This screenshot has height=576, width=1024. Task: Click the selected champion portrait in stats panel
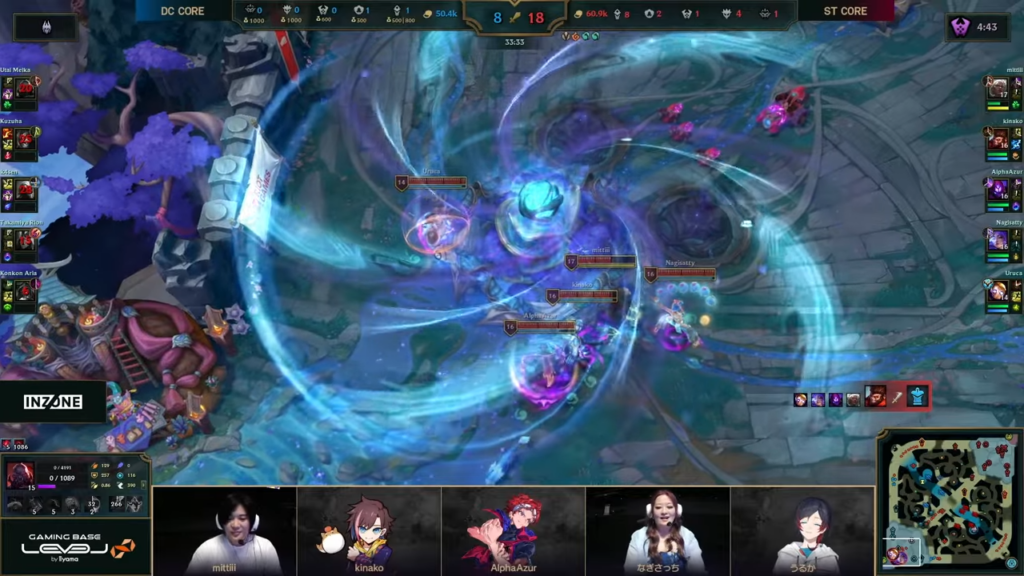tap(21, 475)
